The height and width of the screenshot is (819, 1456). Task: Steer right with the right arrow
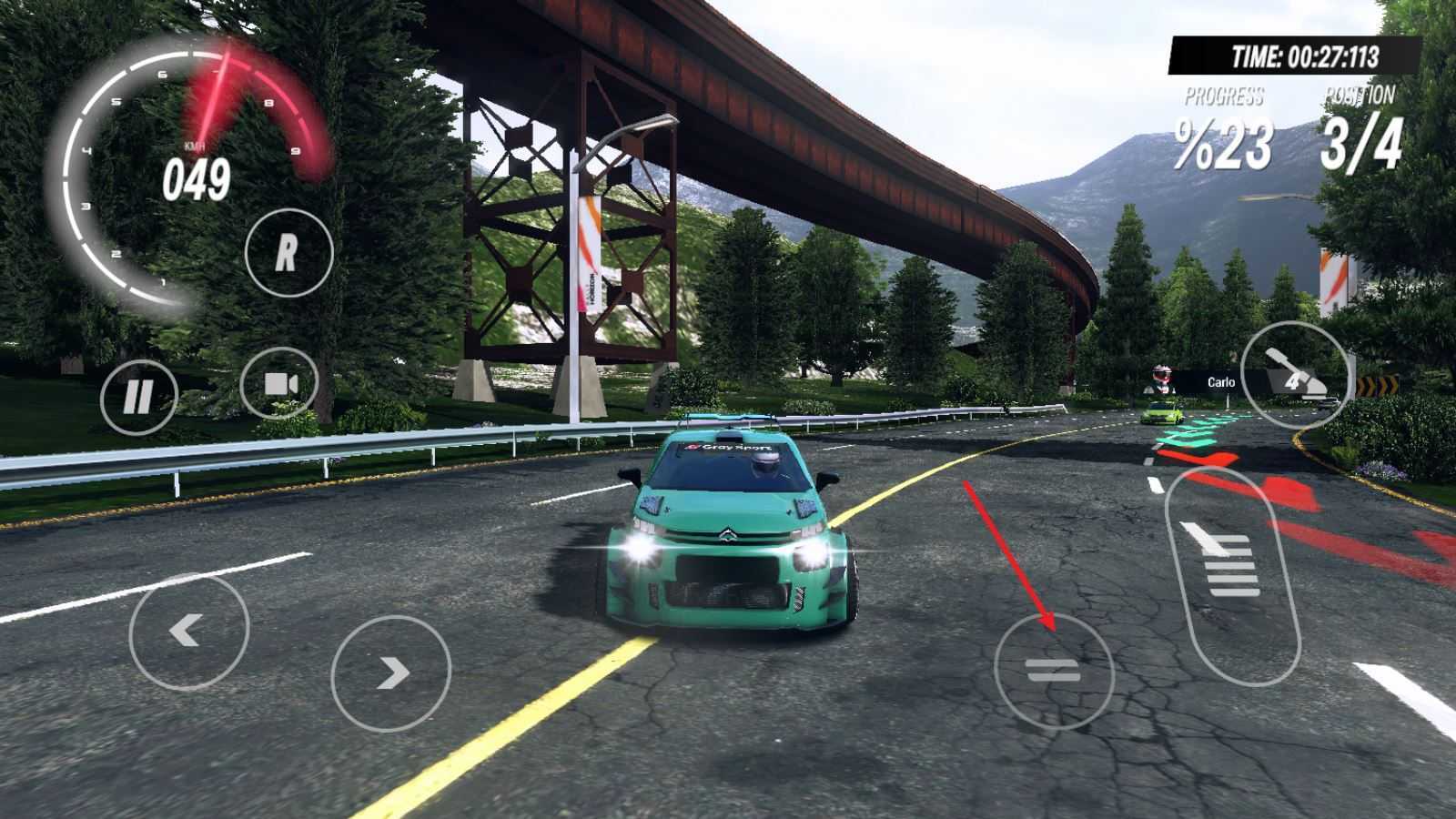(391, 673)
